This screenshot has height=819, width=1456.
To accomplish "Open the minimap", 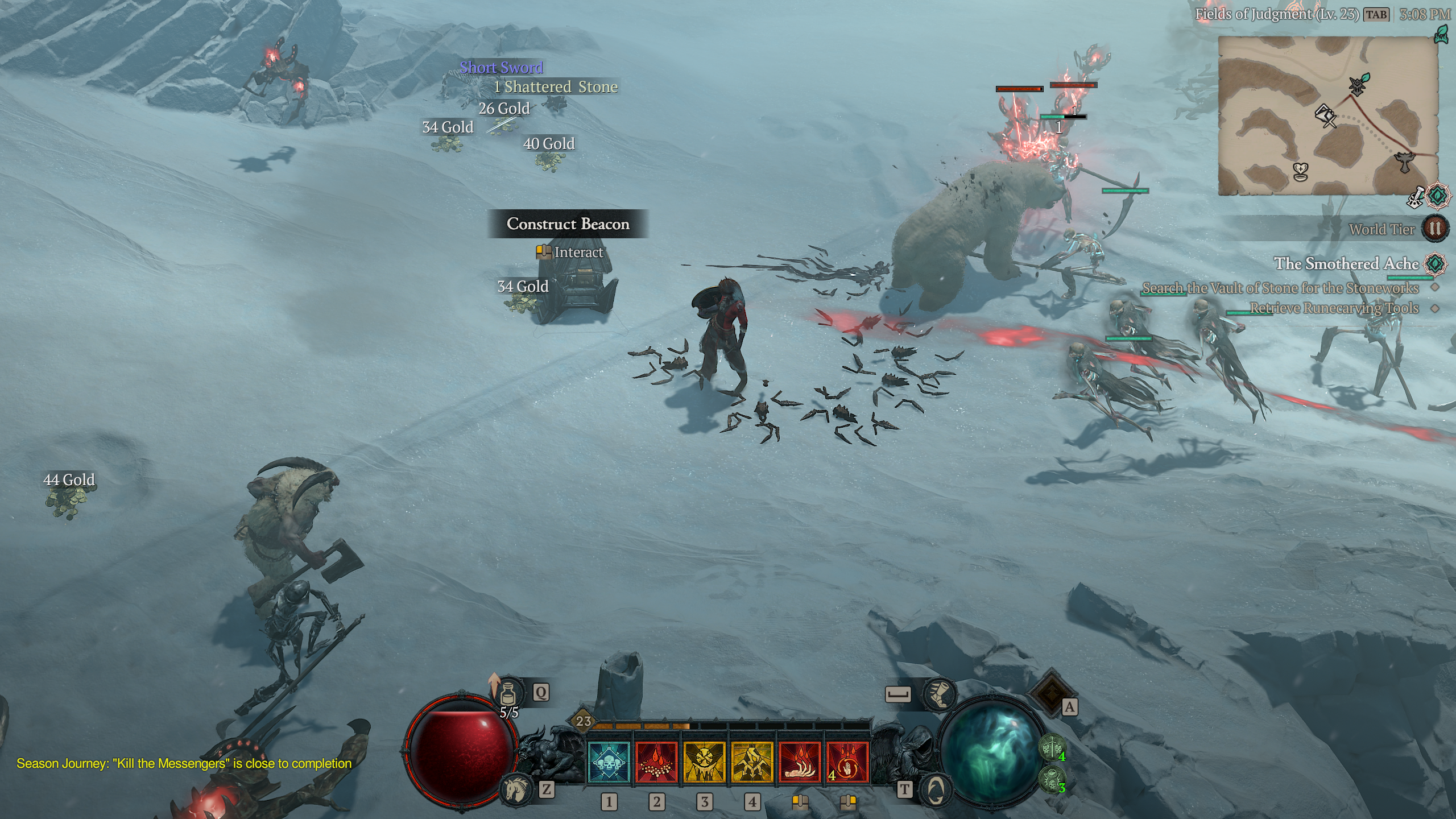I will [x=1327, y=116].
